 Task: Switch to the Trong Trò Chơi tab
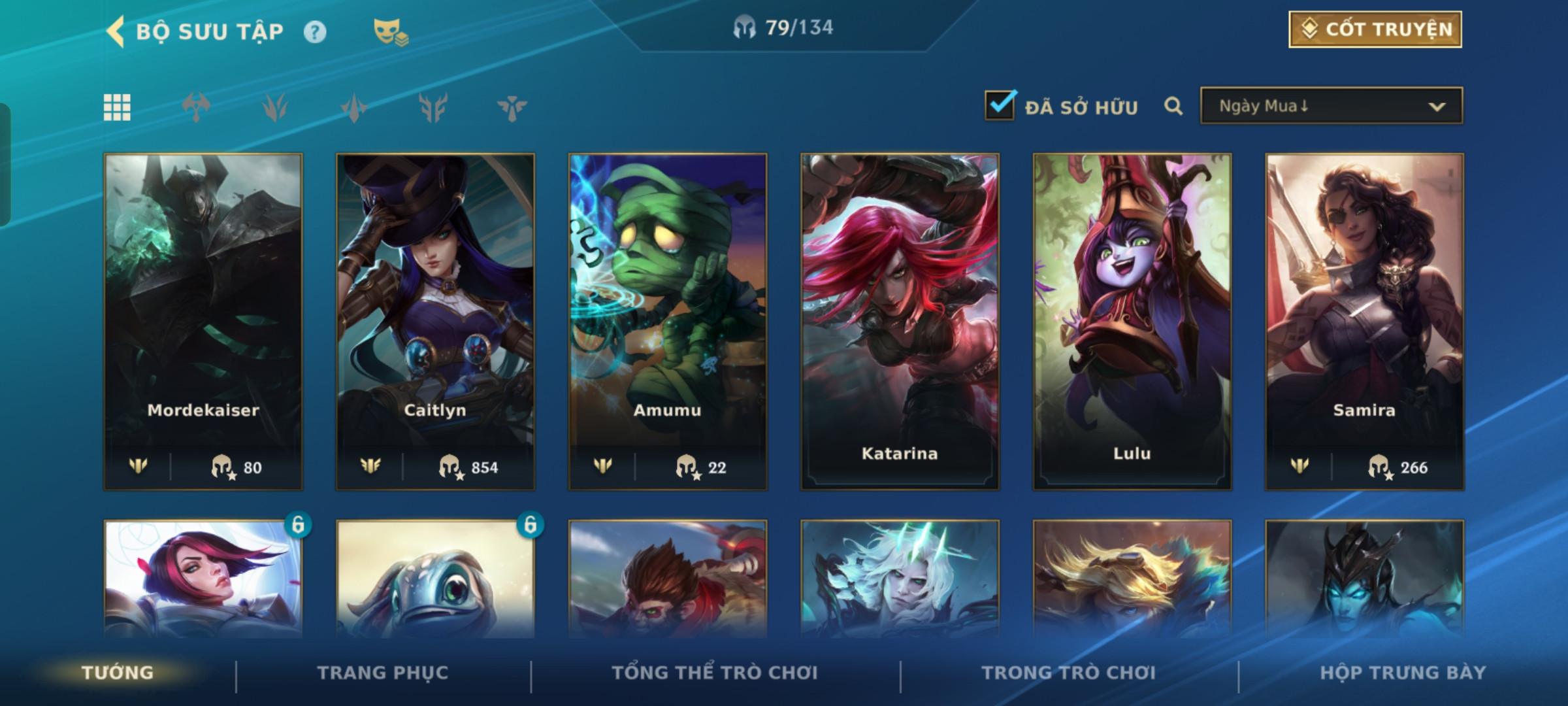click(x=1069, y=673)
